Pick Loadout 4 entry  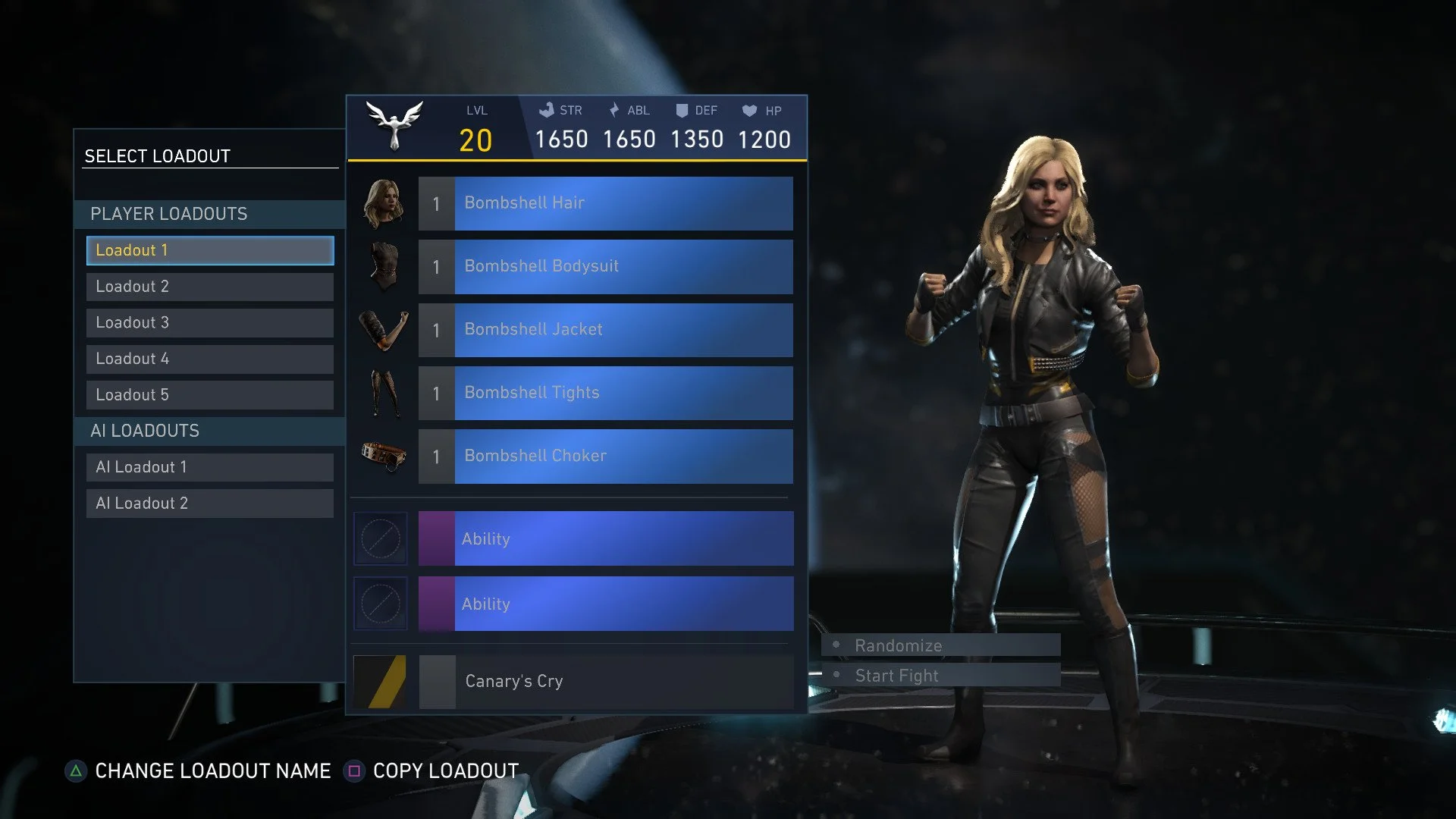(209, 359)
